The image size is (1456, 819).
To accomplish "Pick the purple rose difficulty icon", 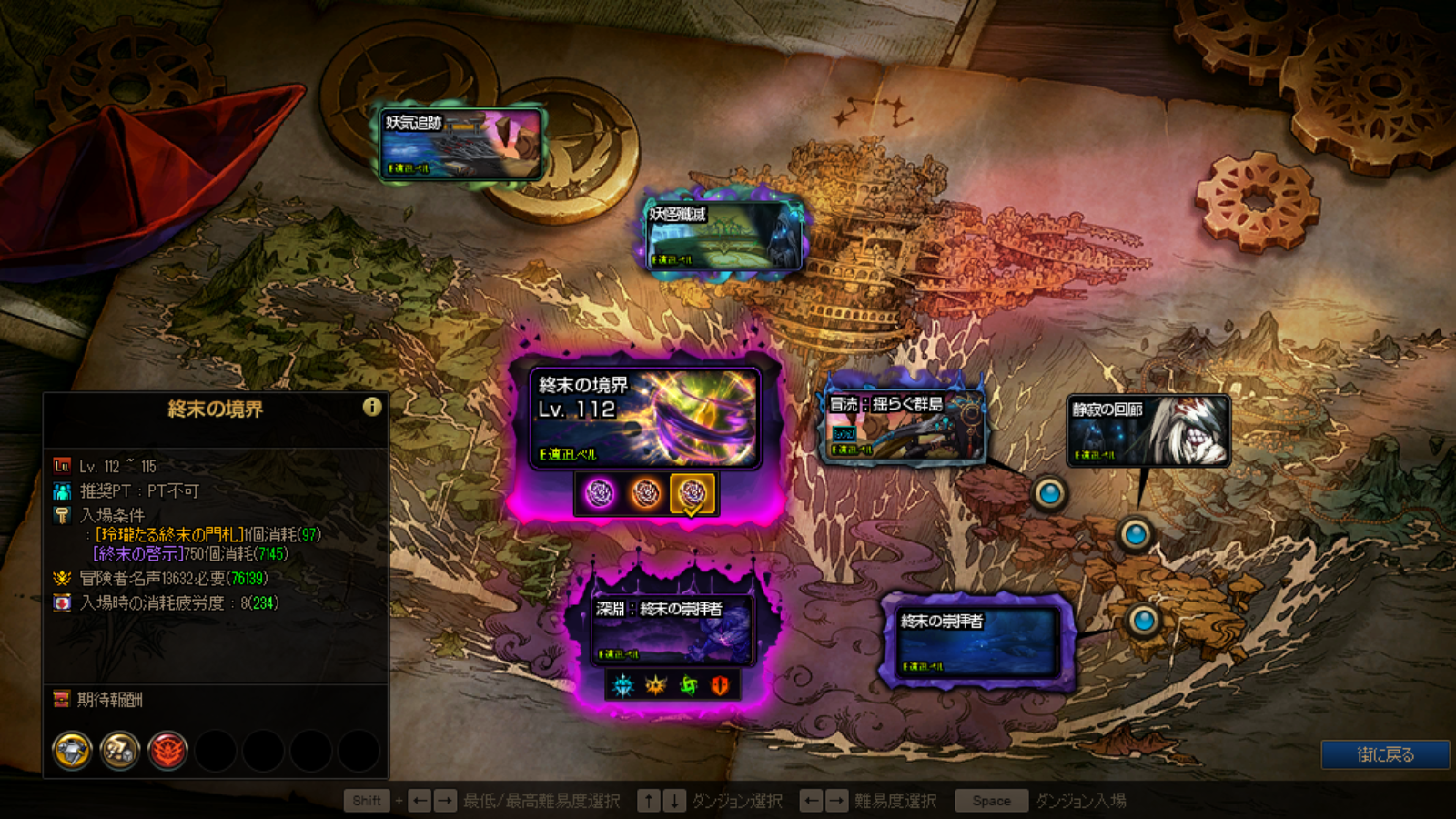I will [x=600, y=493].
